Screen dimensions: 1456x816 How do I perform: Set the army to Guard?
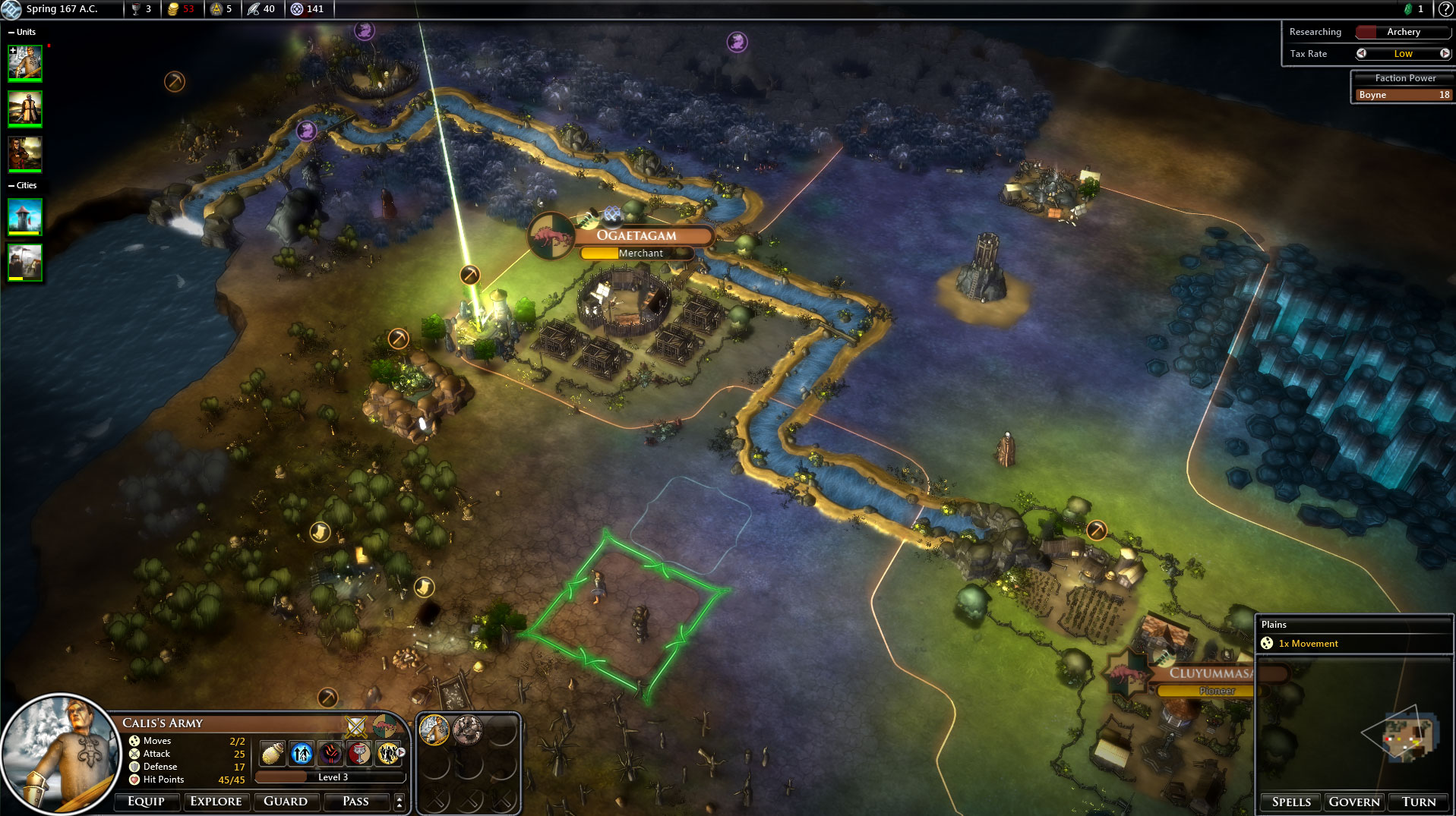tap(285, 802)
